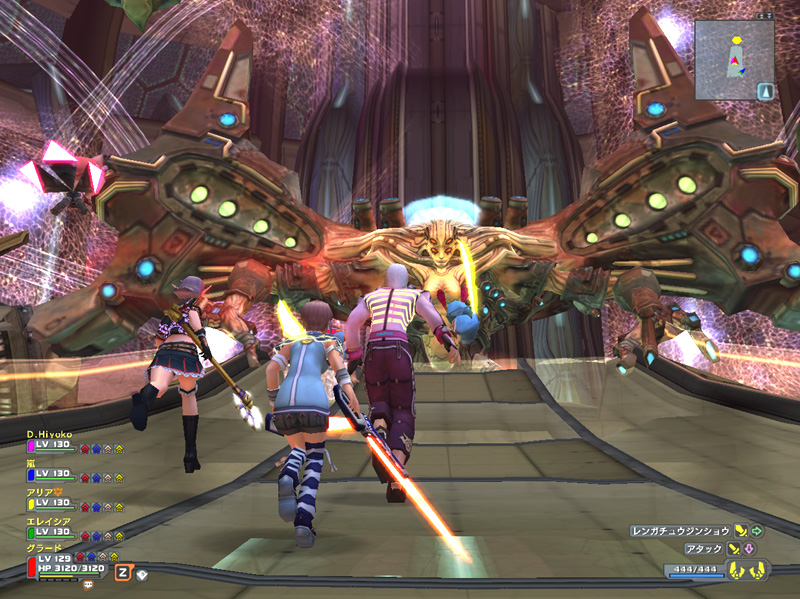Toggle the minimap arrow orientation button
The width and height of the screenshot is (800, 599).
point(766,91)
